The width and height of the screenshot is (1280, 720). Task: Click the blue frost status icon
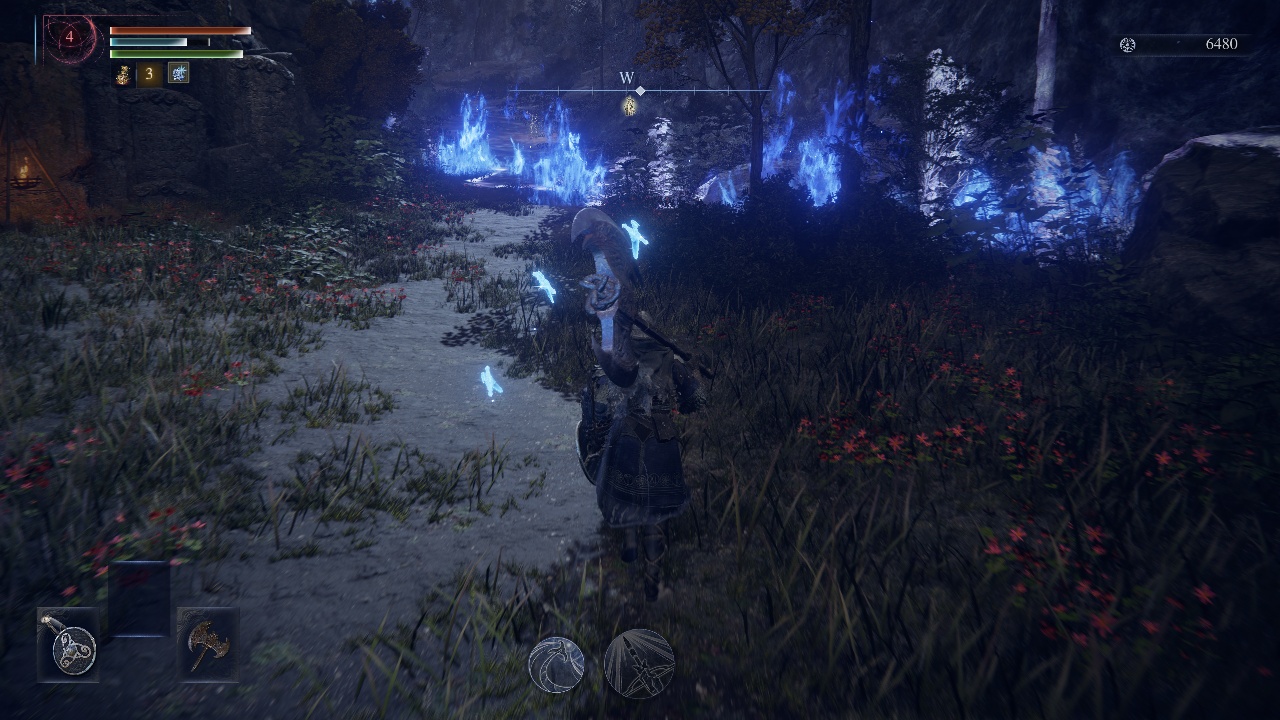click(178, 73)
